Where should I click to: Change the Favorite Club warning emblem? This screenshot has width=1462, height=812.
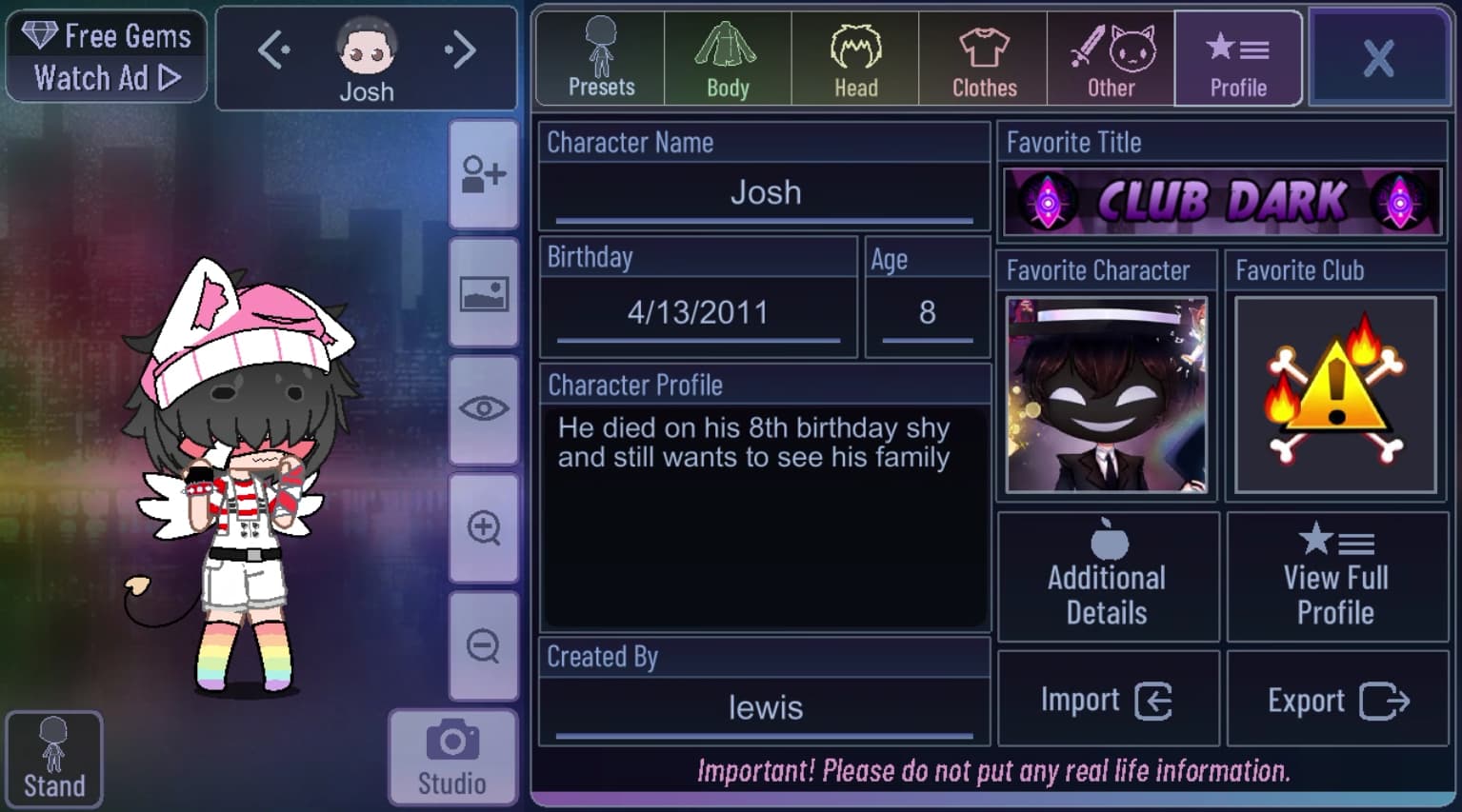[1335, 395]
